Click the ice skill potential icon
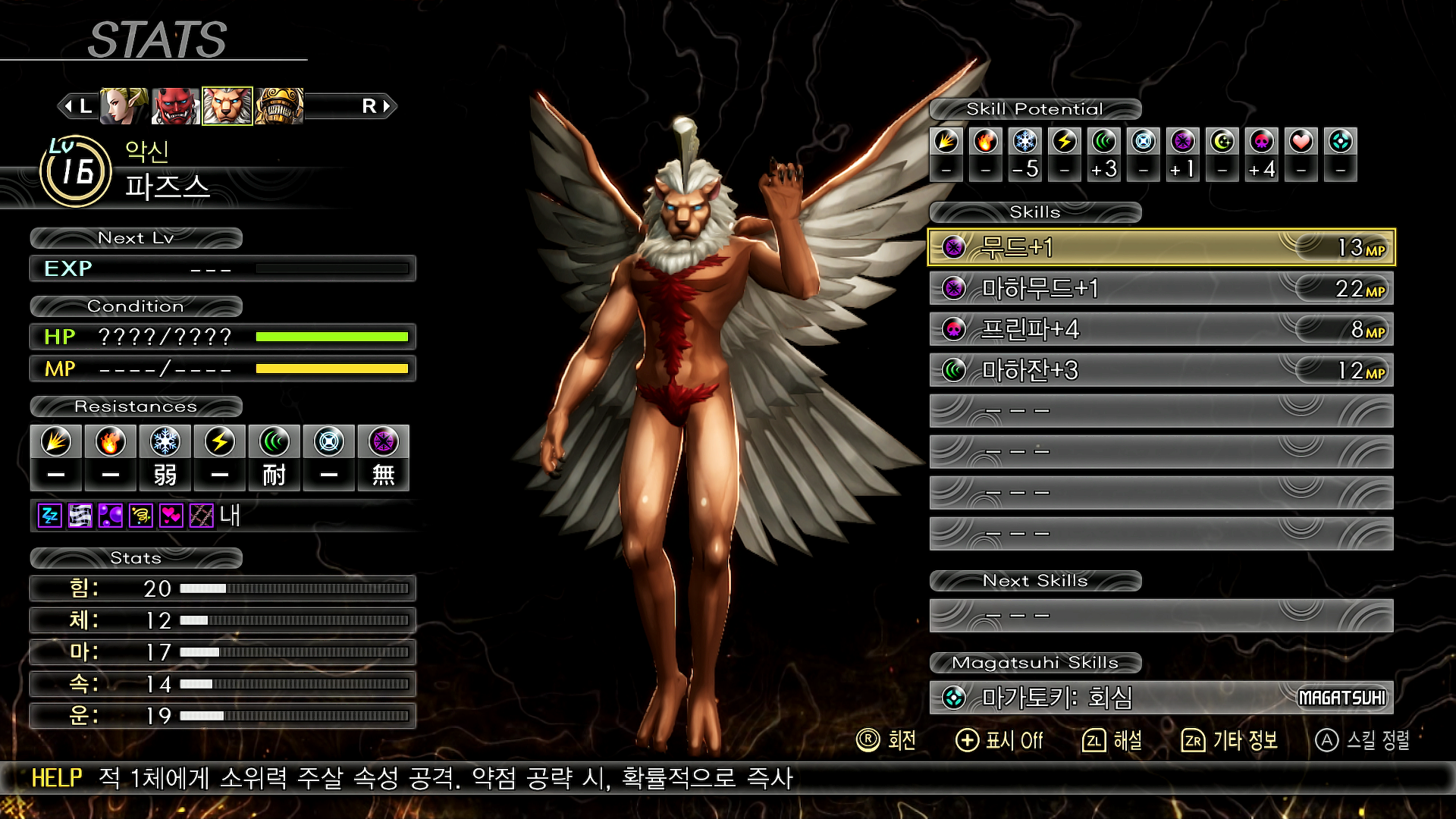This screenshot has height=819, width=1456. [x=1025, y=141]
